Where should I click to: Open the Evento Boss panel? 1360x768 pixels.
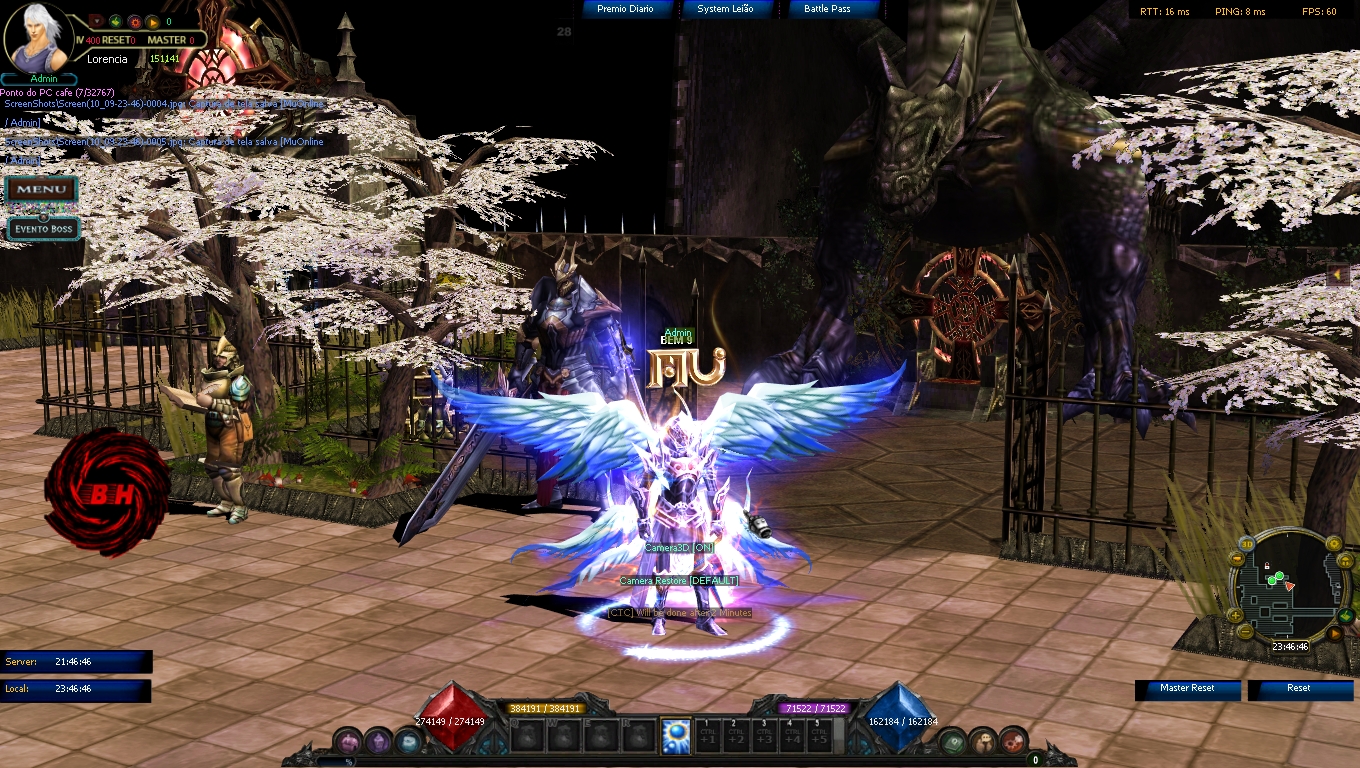42,228
